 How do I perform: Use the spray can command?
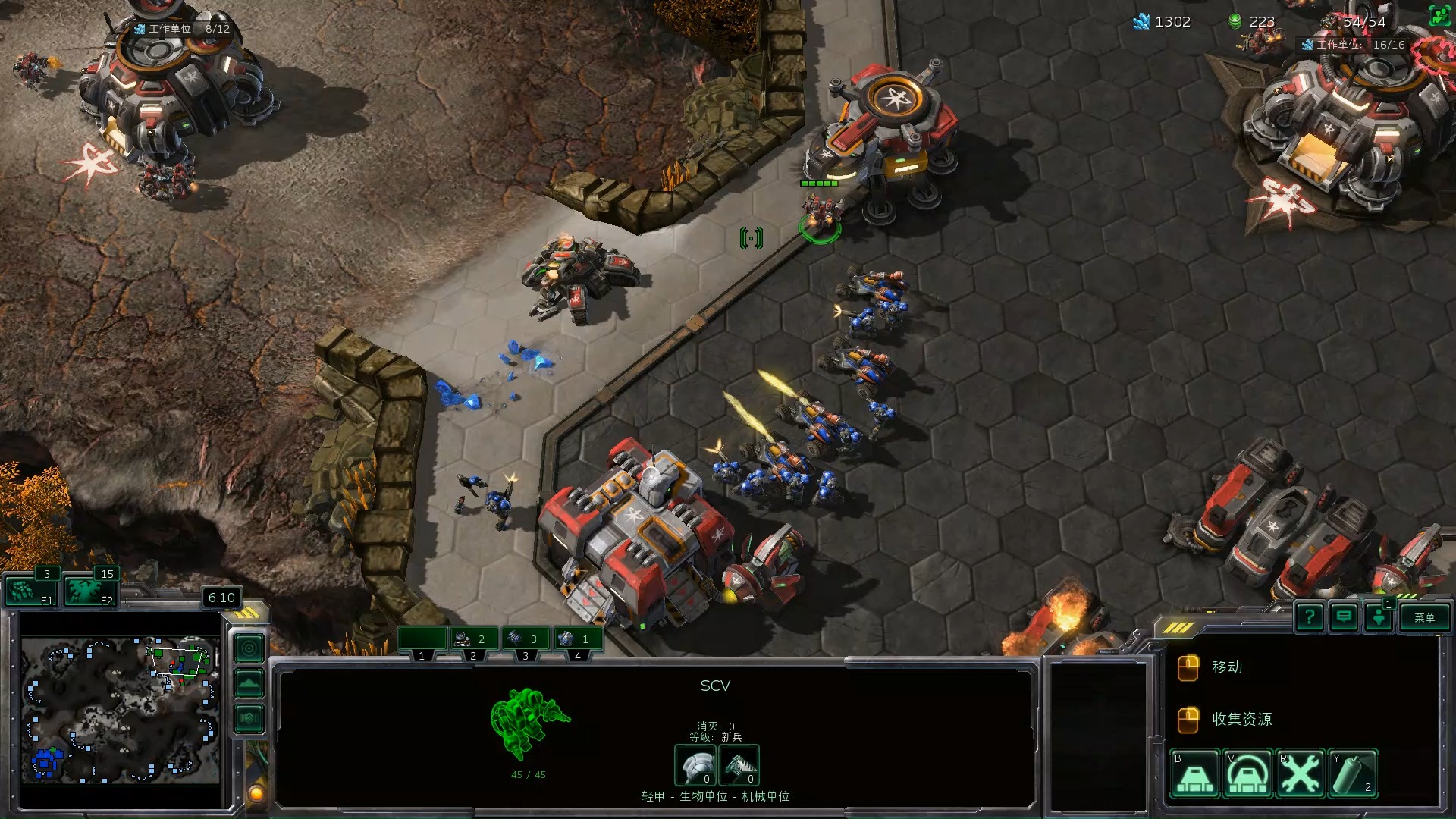[1353, 774]
